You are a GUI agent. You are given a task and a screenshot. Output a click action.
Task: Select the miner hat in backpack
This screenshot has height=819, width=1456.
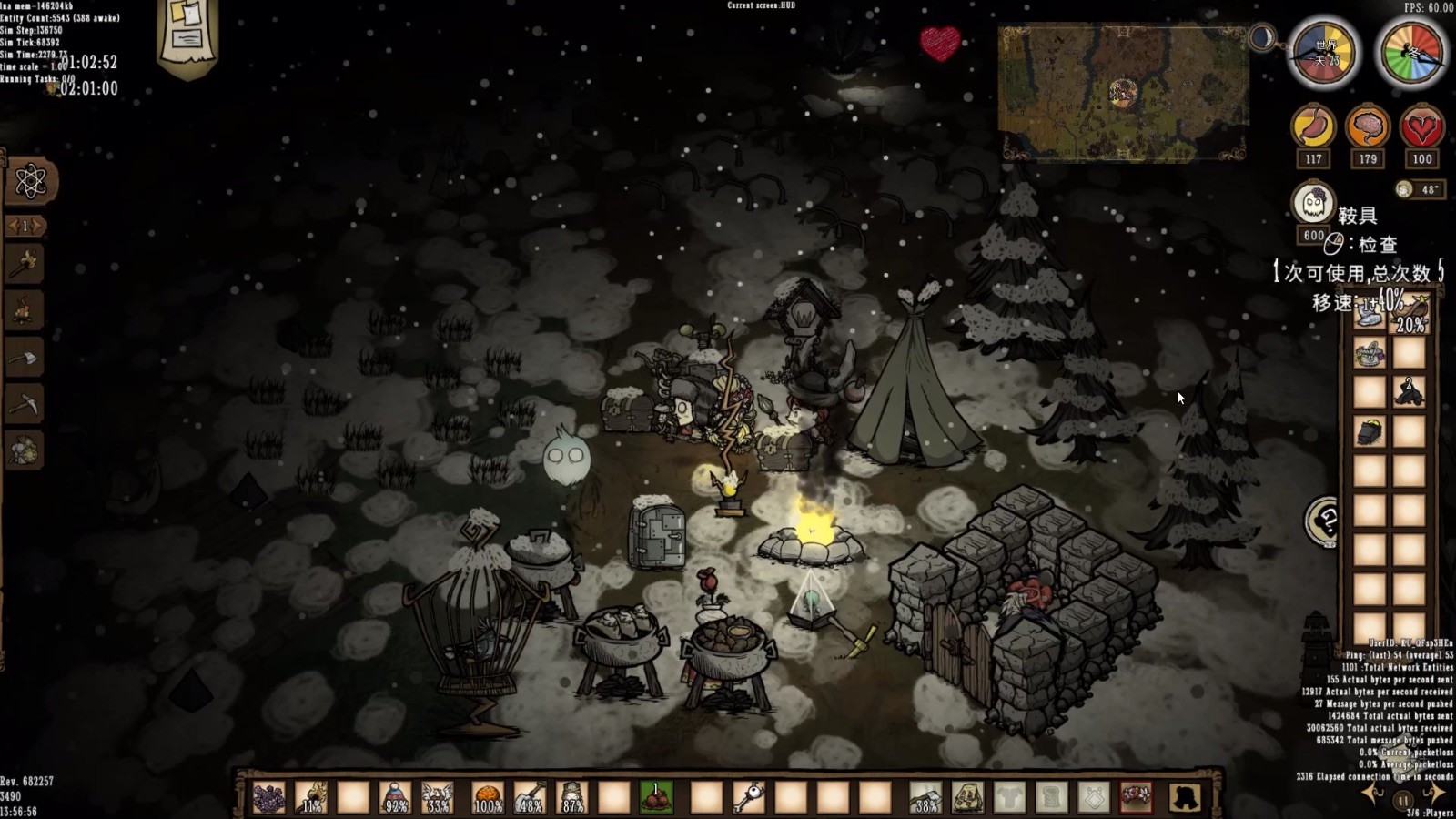[x=1370, y=431]
